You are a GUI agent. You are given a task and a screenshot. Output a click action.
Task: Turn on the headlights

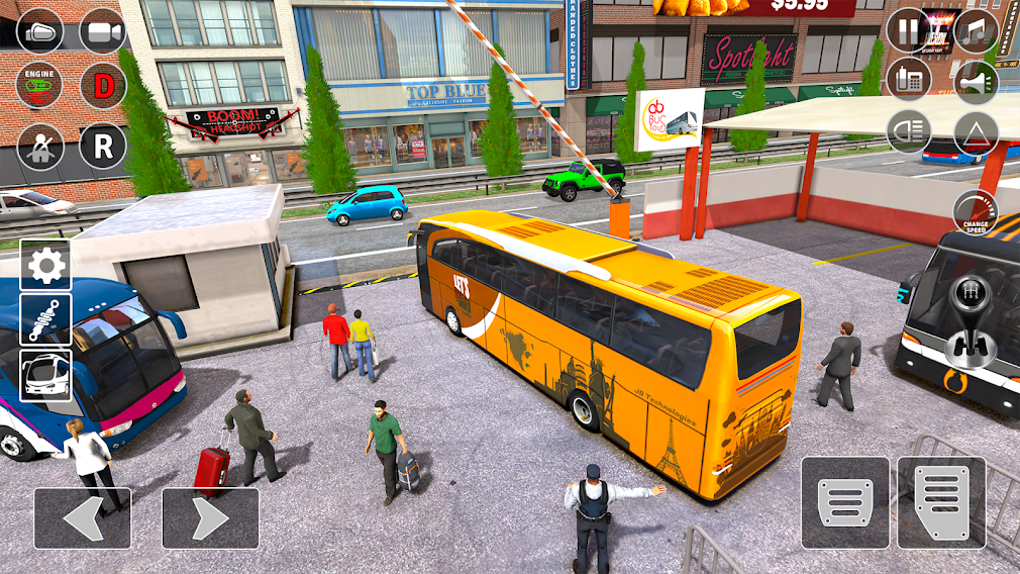point(908,131)
